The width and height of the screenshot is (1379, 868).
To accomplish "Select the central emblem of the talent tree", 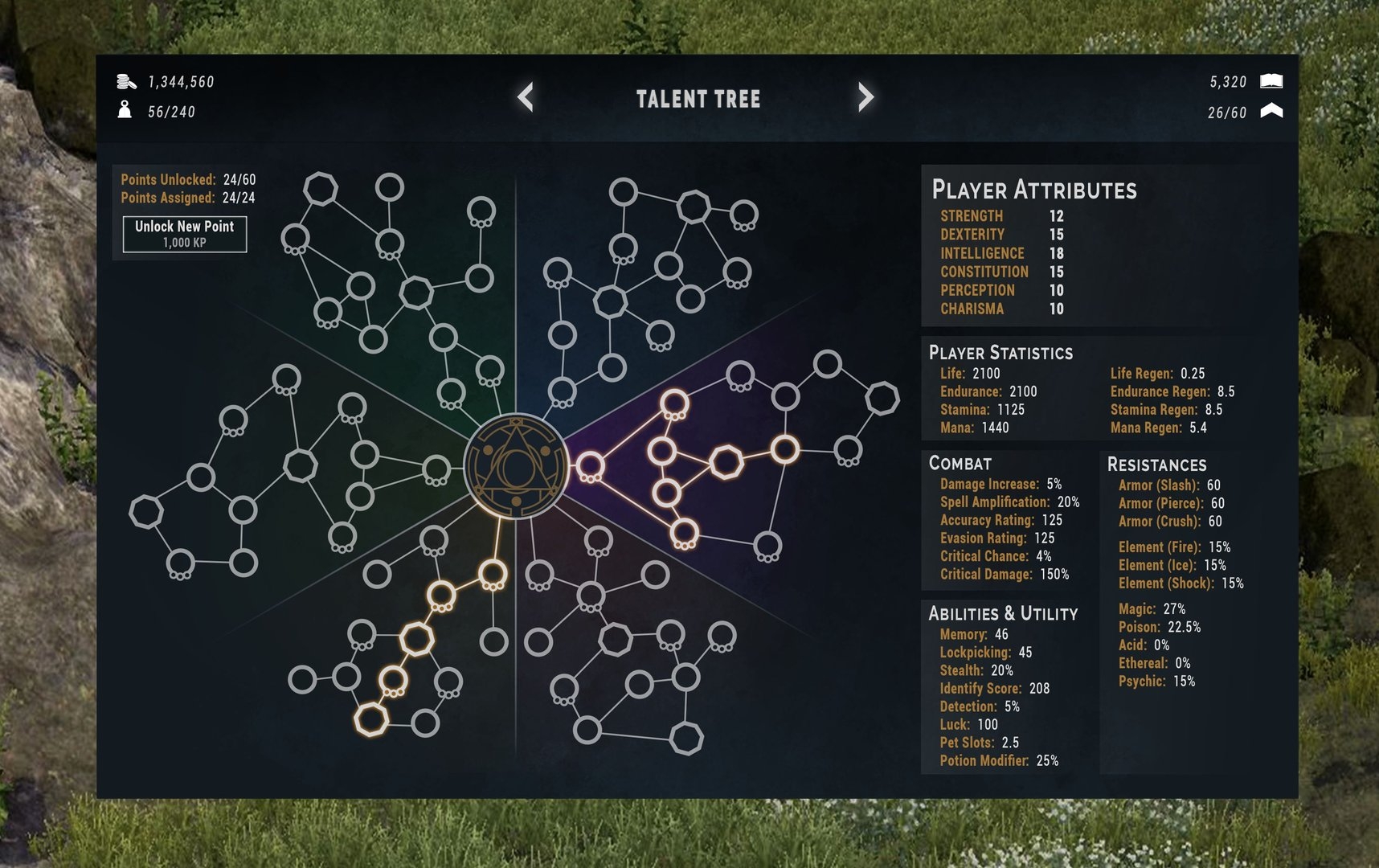I will point(516,466).
